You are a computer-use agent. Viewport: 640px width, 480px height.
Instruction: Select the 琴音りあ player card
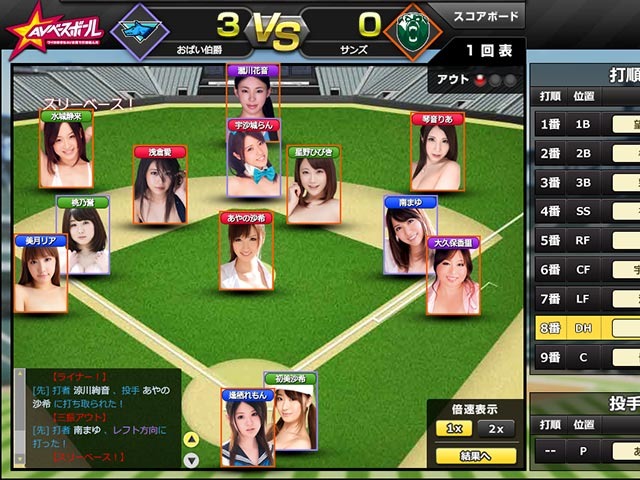437,151
